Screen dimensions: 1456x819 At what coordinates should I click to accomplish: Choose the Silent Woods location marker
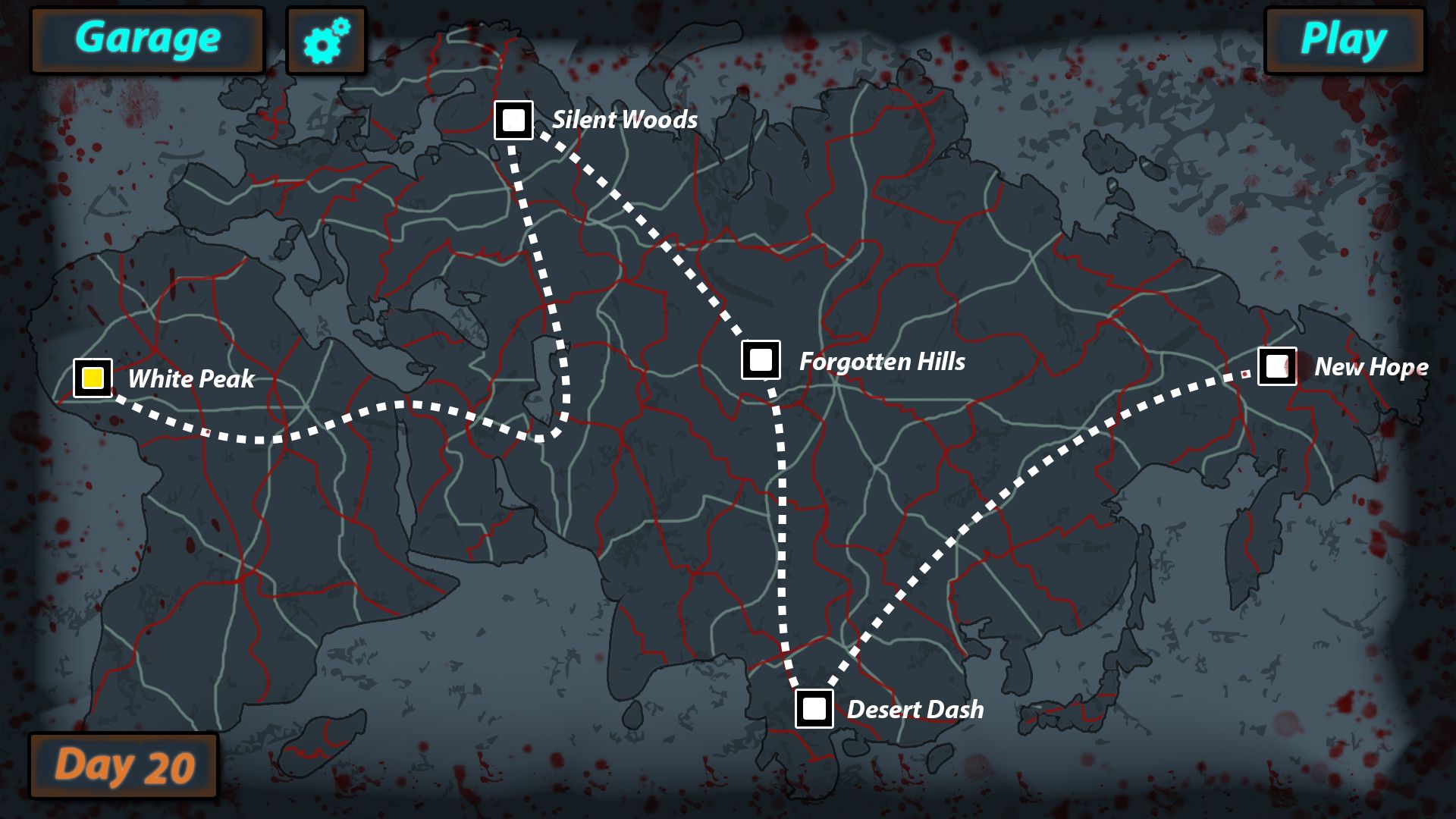[x=513, y=120]
